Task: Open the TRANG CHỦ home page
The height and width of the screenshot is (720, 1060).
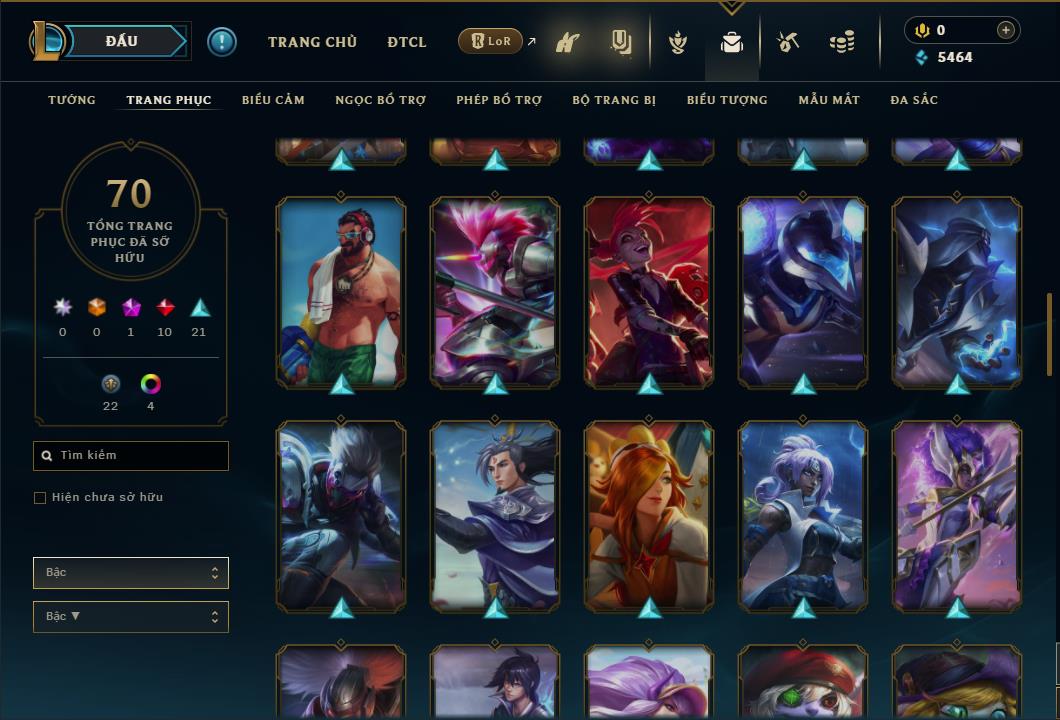Action: tap(312, 42)
